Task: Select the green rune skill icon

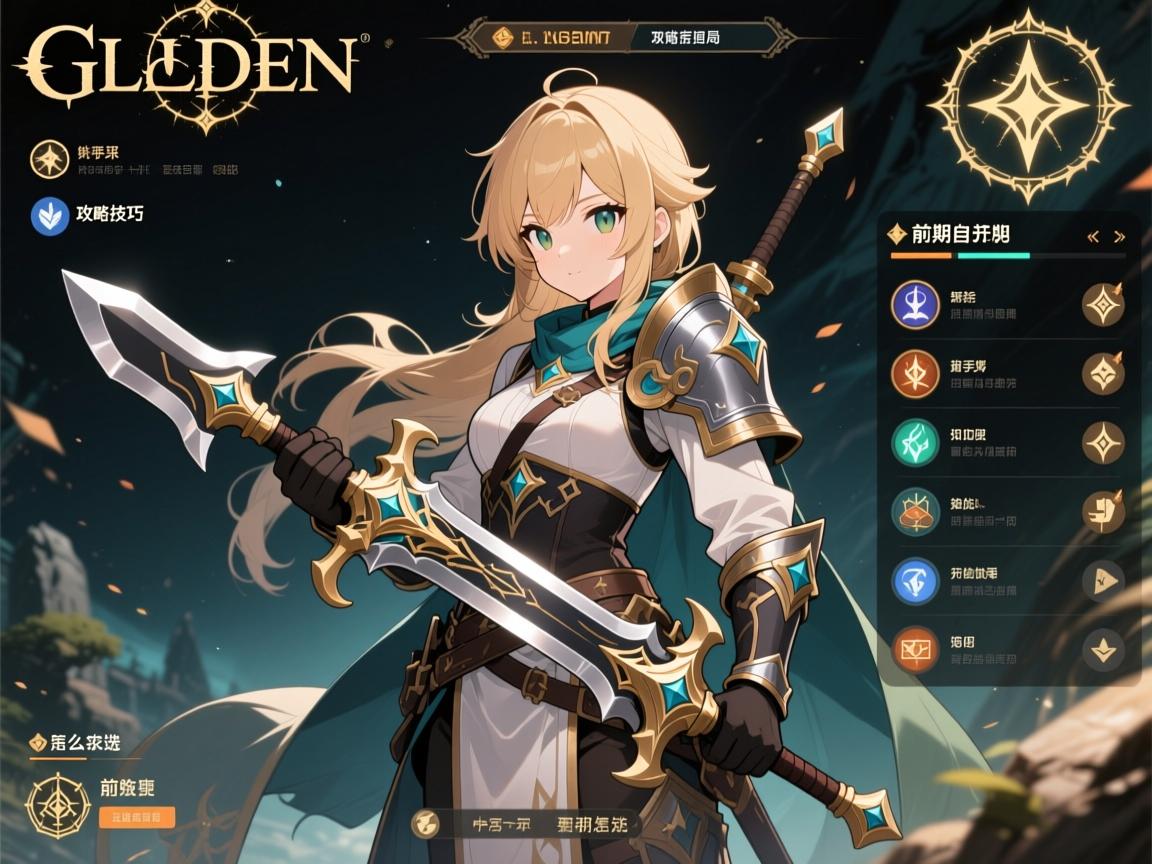Action: click(915, 442)
